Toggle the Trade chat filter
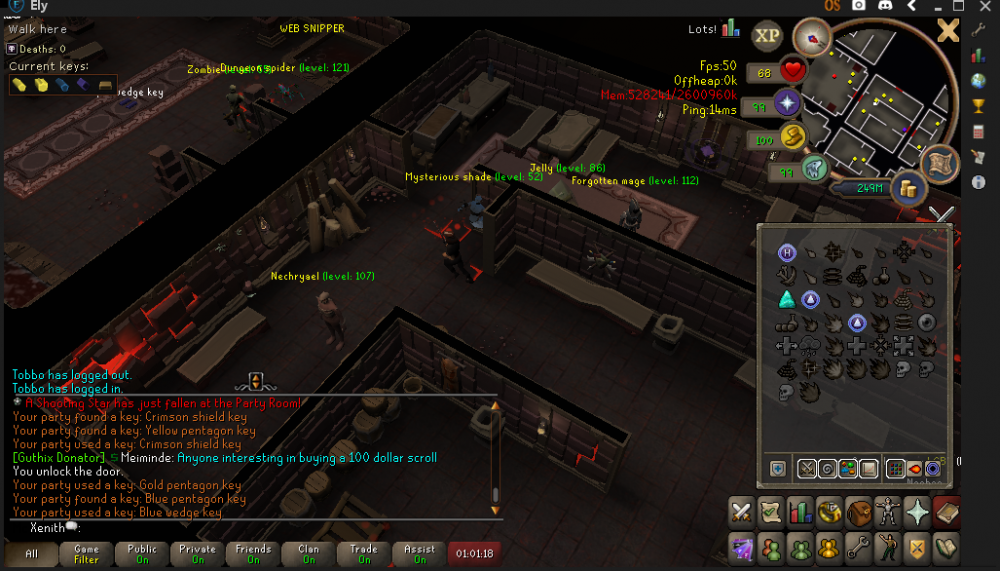 (363, 553)
